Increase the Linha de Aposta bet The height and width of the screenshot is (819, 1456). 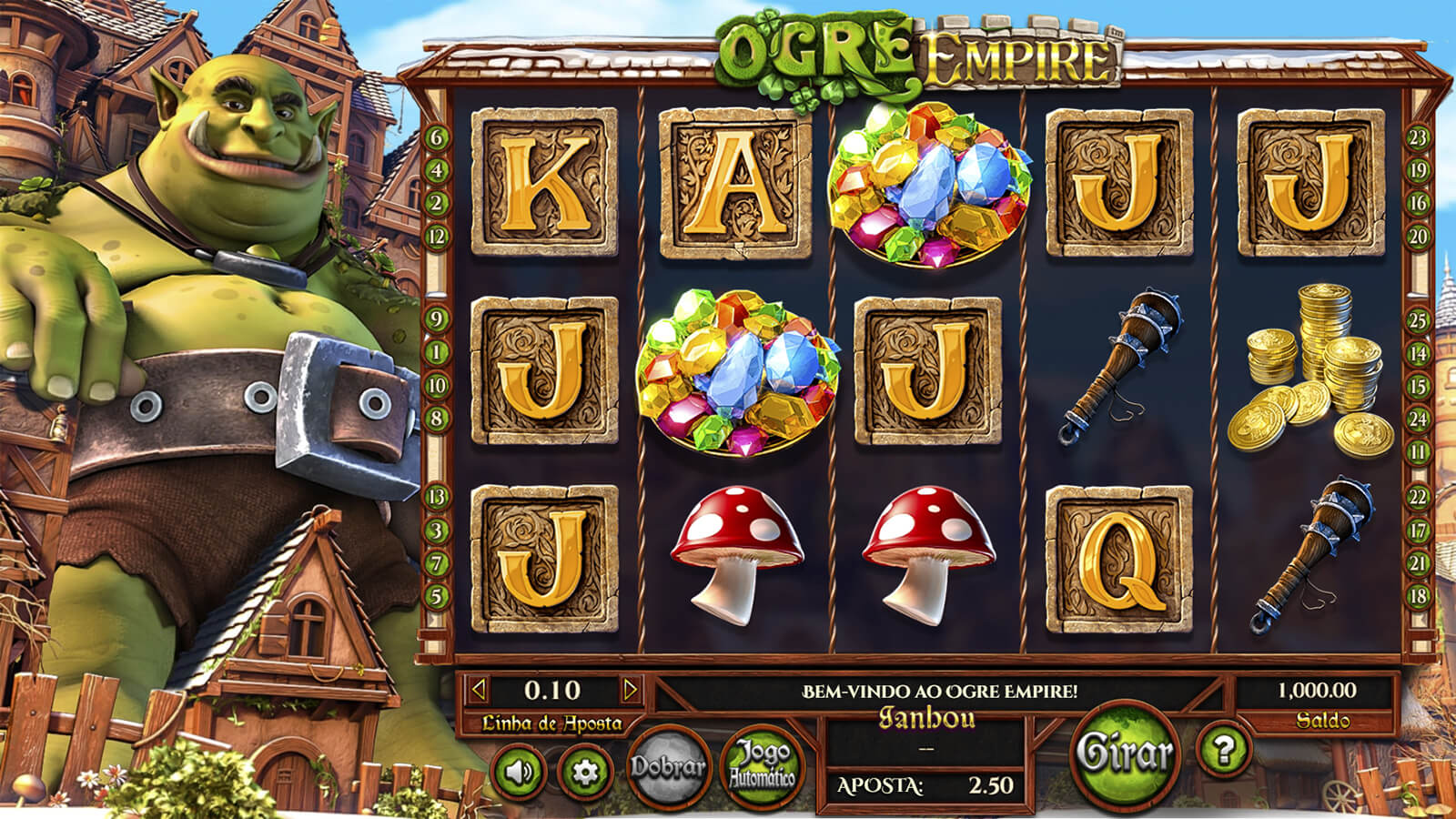630,690
